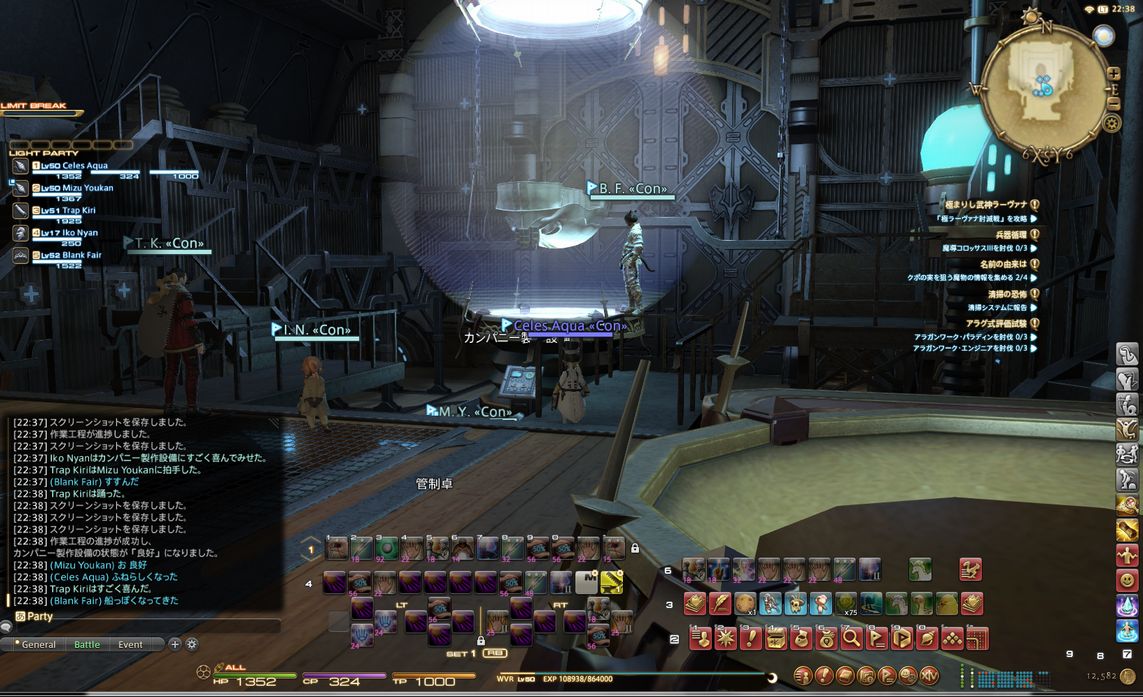Add a new chat tab
The height and width of the screenshot is (697, 1143).
pos(175,645)
